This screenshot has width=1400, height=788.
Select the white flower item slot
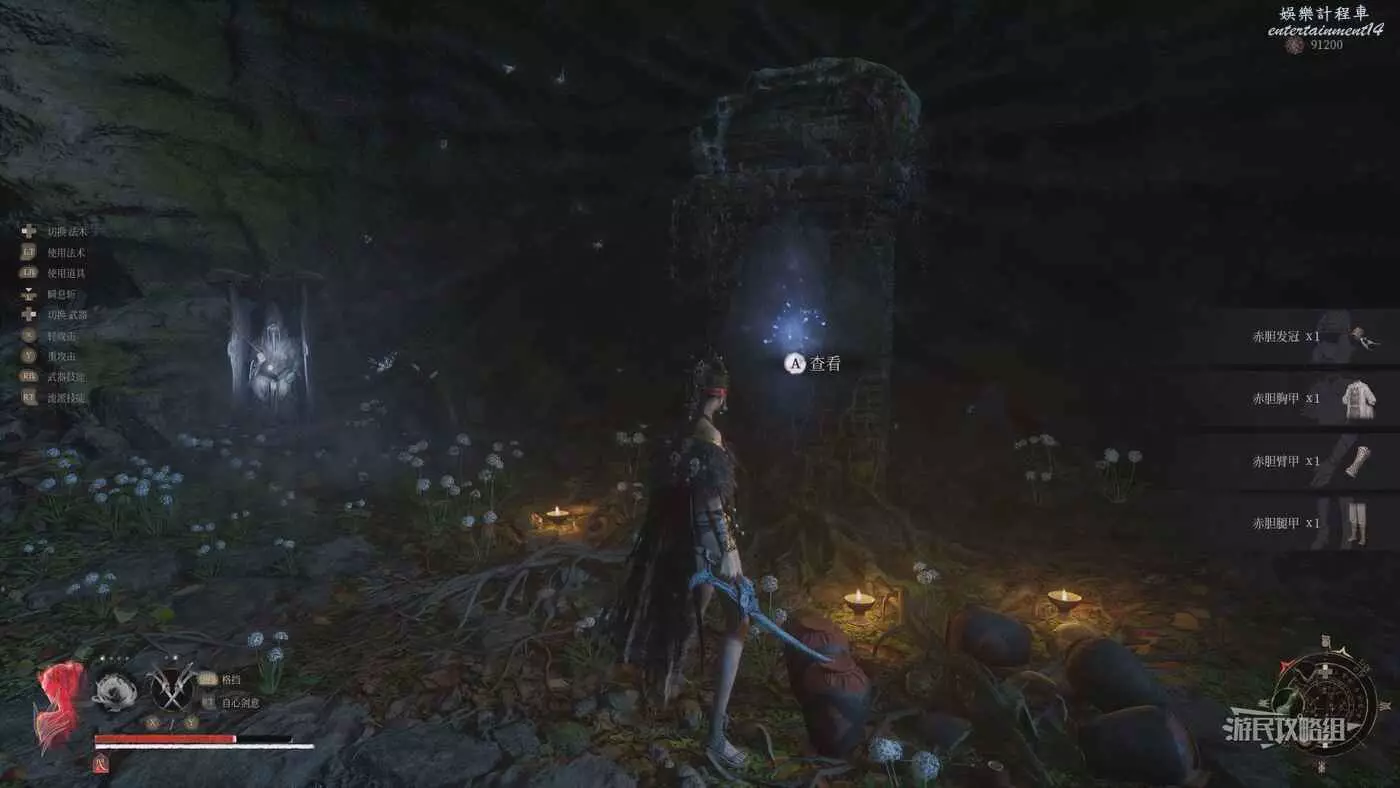click(x=115, y=690)
